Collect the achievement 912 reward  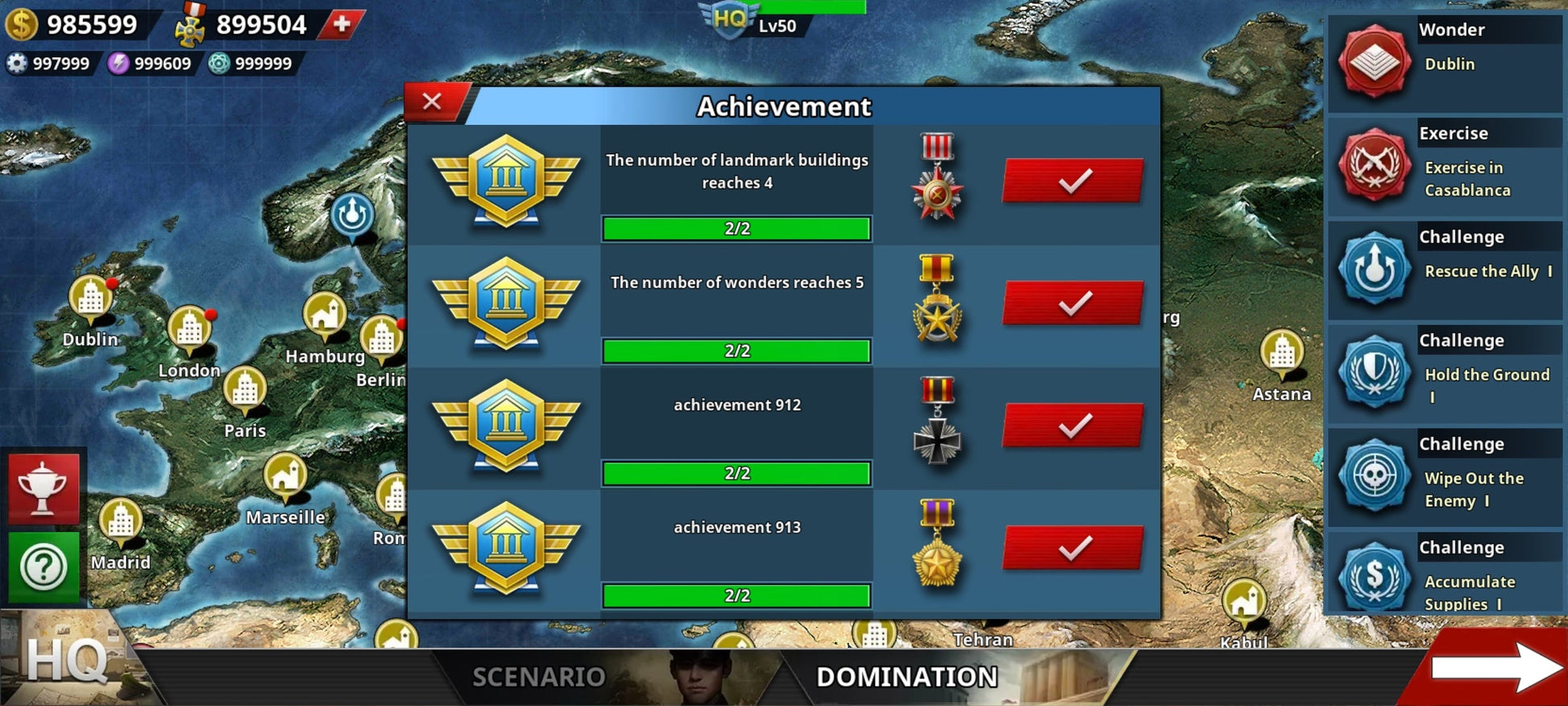1072,426
